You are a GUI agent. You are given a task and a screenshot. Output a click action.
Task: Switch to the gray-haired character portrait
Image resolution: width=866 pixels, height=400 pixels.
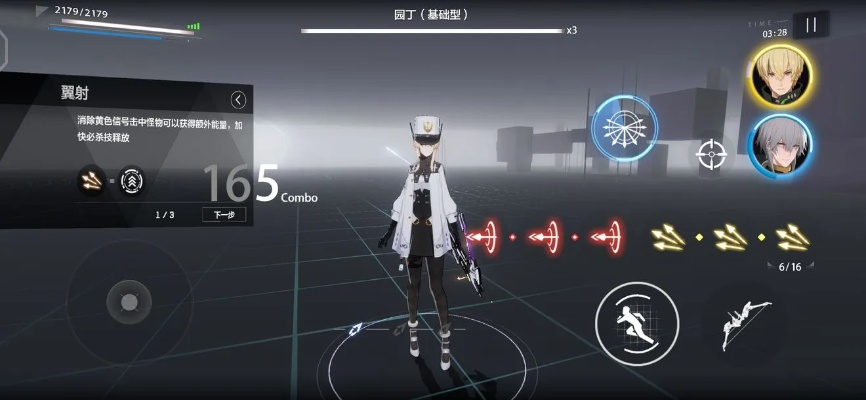point(780,148)
